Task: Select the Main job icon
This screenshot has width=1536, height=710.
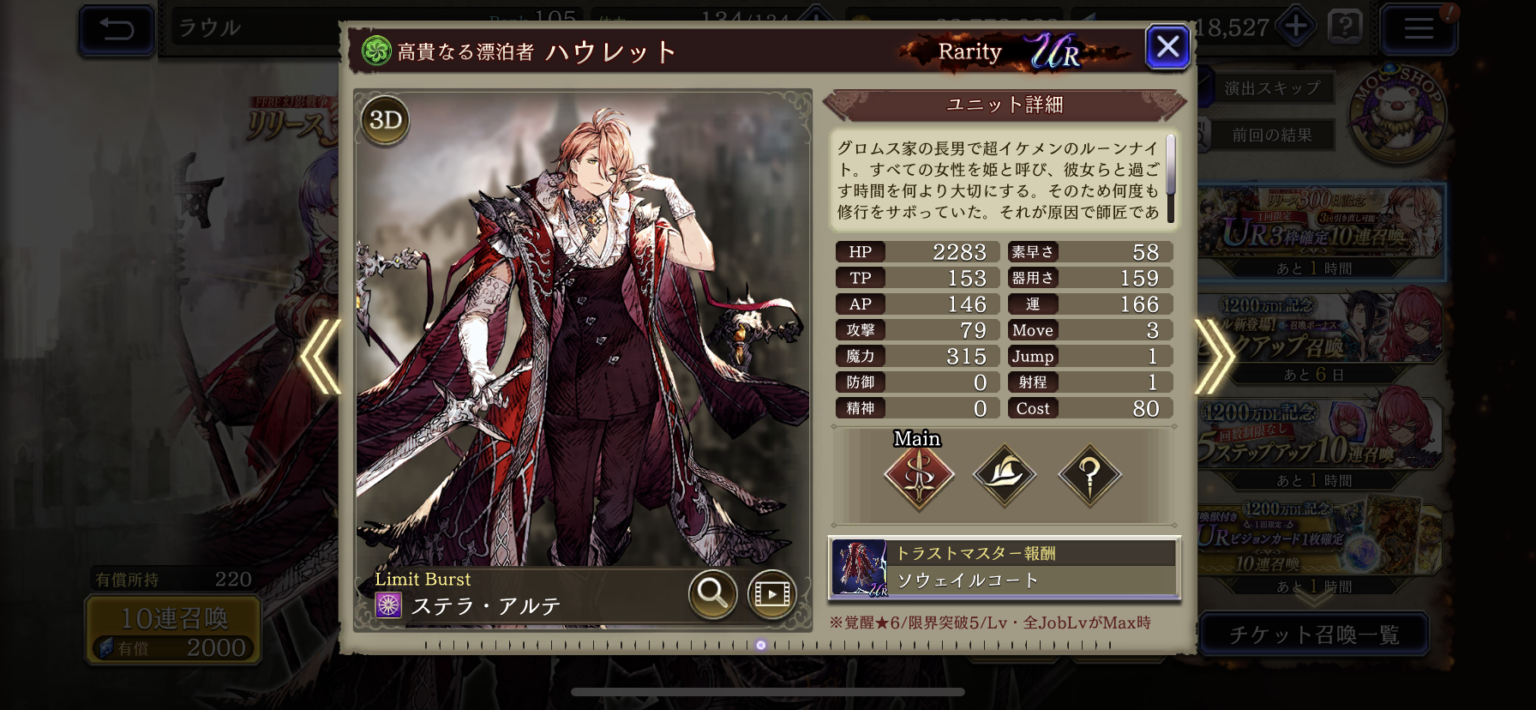Action: click(918, 476)
